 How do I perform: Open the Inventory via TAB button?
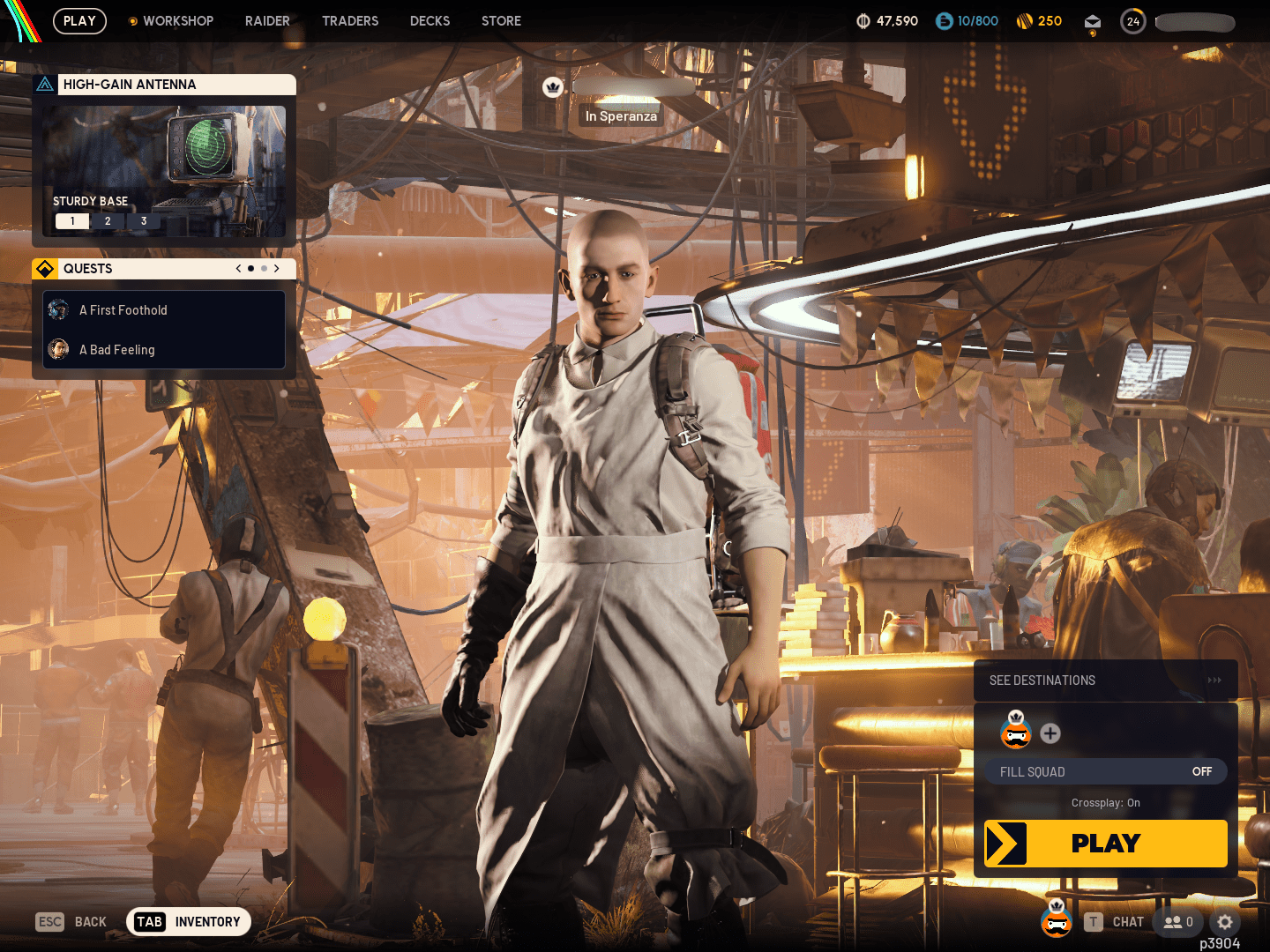188,922
